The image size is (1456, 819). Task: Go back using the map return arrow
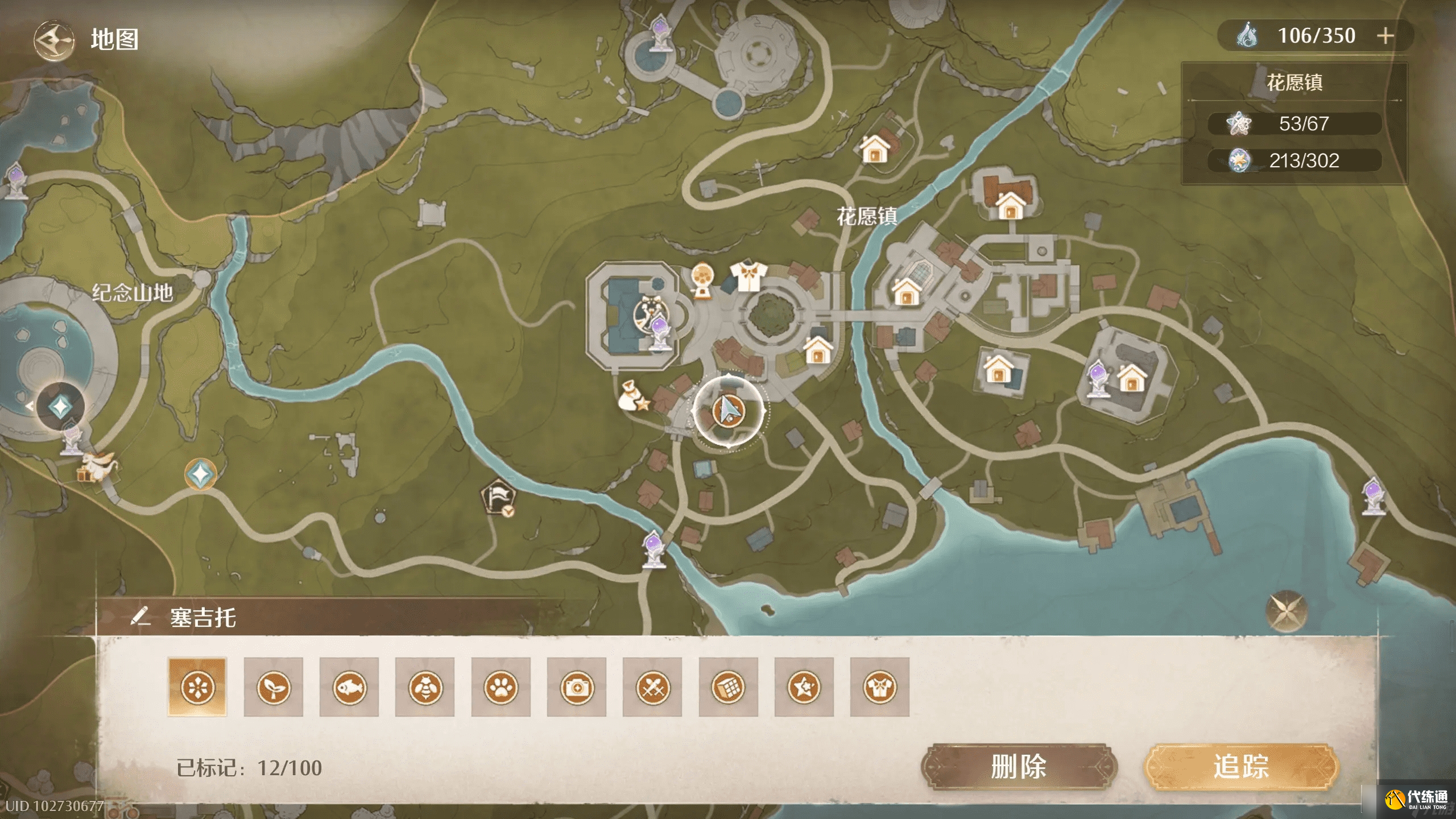point(53,40)
